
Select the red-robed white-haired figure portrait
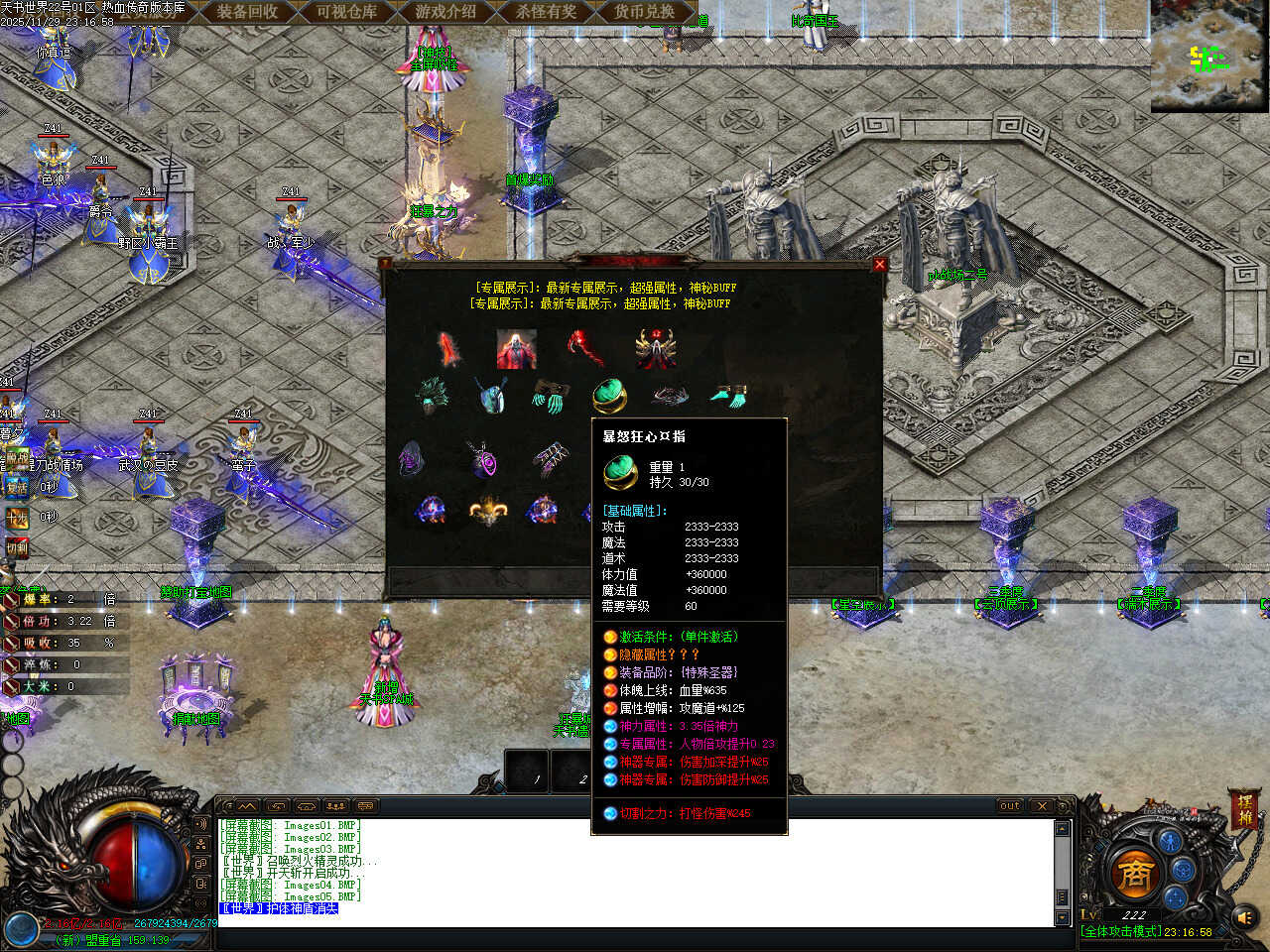516,350
